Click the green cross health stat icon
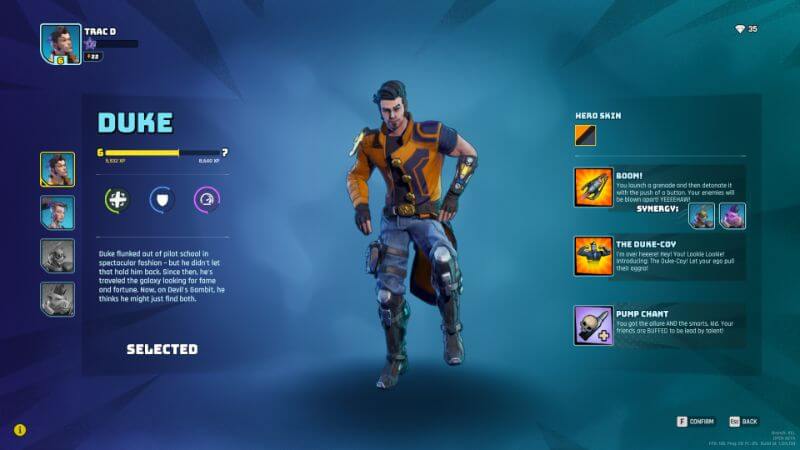This screenshot has width=800, height=450. pos(118,200)
